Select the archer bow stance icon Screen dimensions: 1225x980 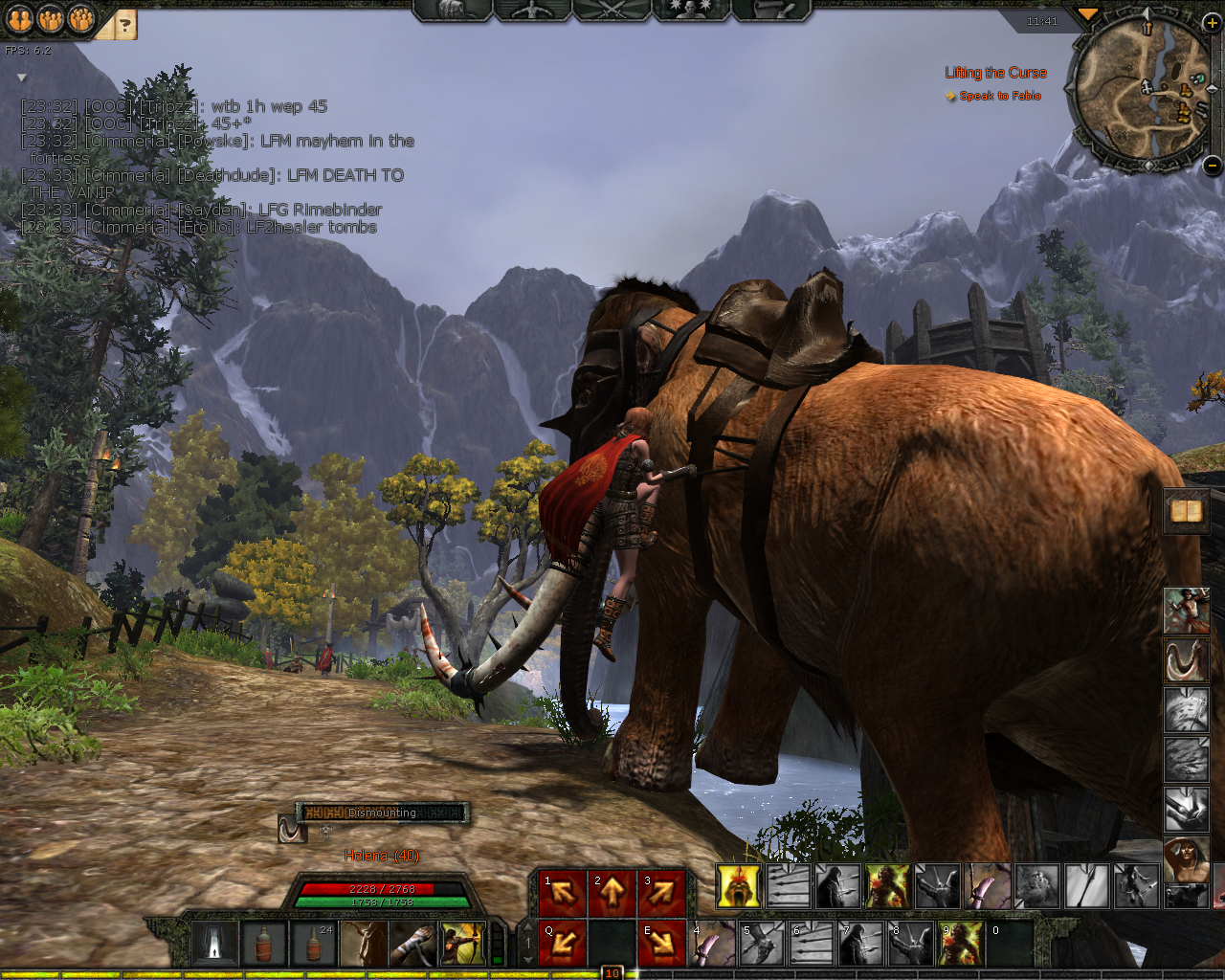click(x=463, y=944)
